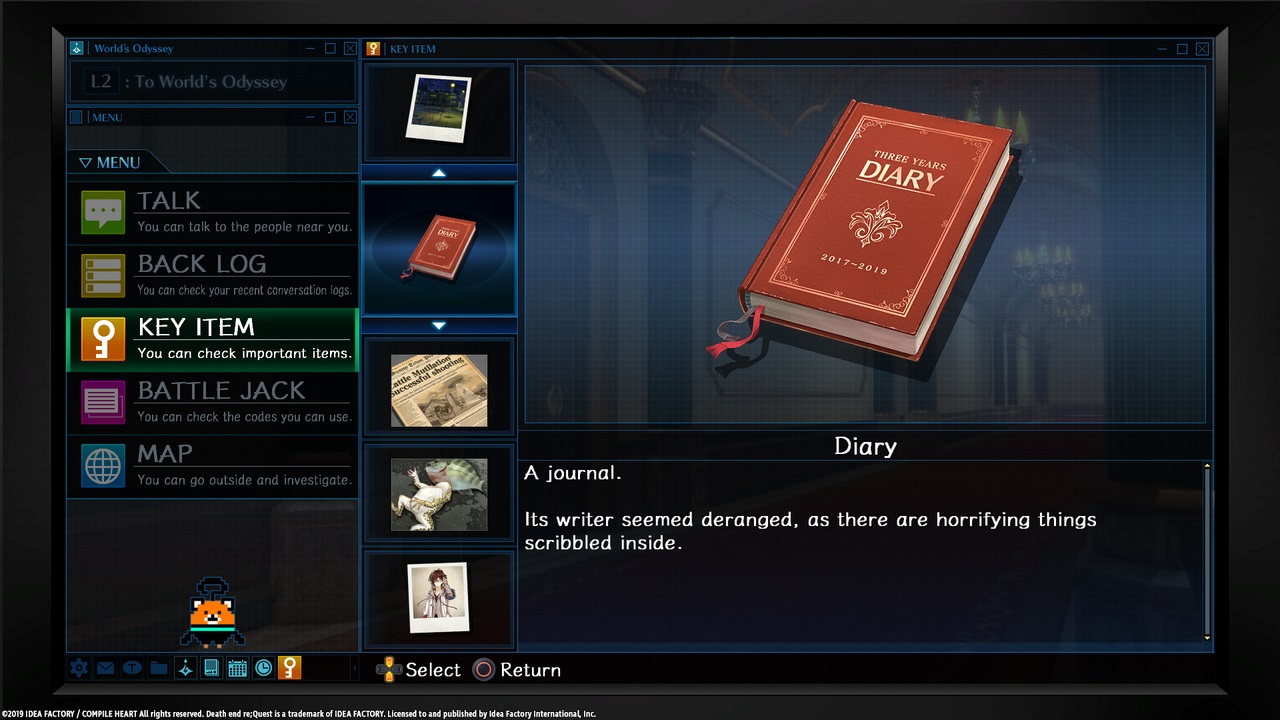
Task: Open the BATTLE JACK menu entry
Action: pos(212,402)
